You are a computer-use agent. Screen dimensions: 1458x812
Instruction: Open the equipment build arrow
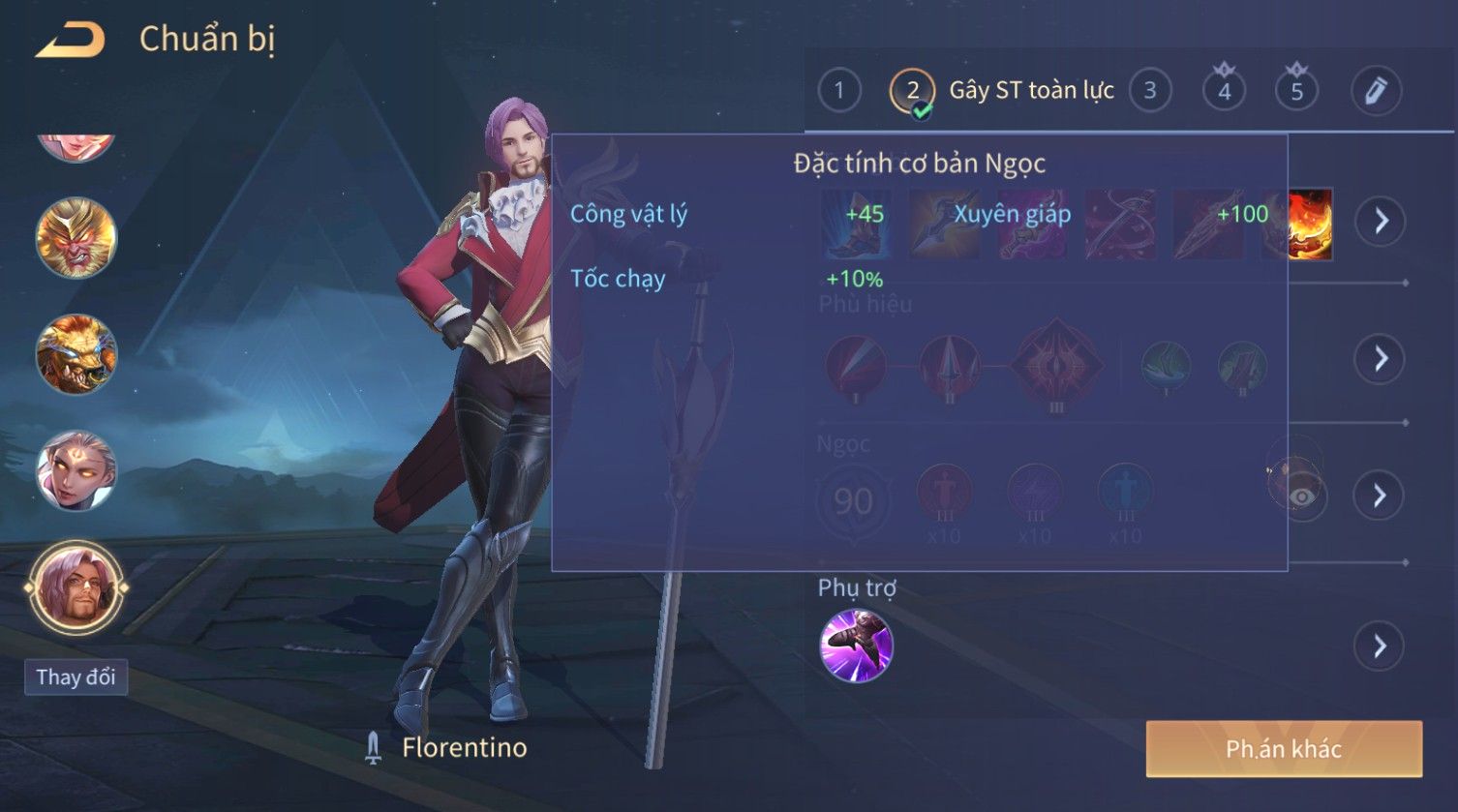(x=1381, y=222)
